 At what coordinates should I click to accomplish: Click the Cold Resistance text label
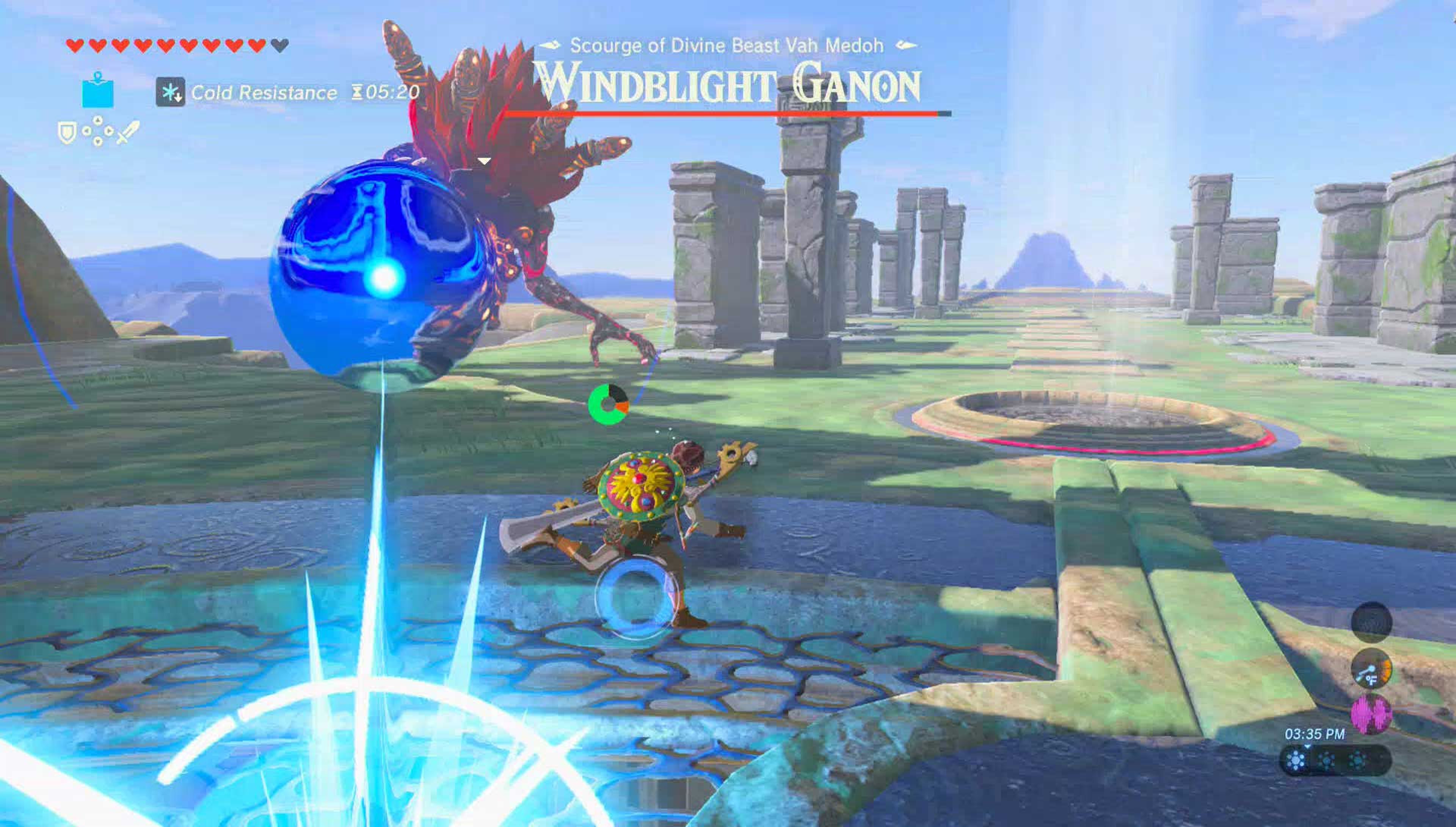264,93
